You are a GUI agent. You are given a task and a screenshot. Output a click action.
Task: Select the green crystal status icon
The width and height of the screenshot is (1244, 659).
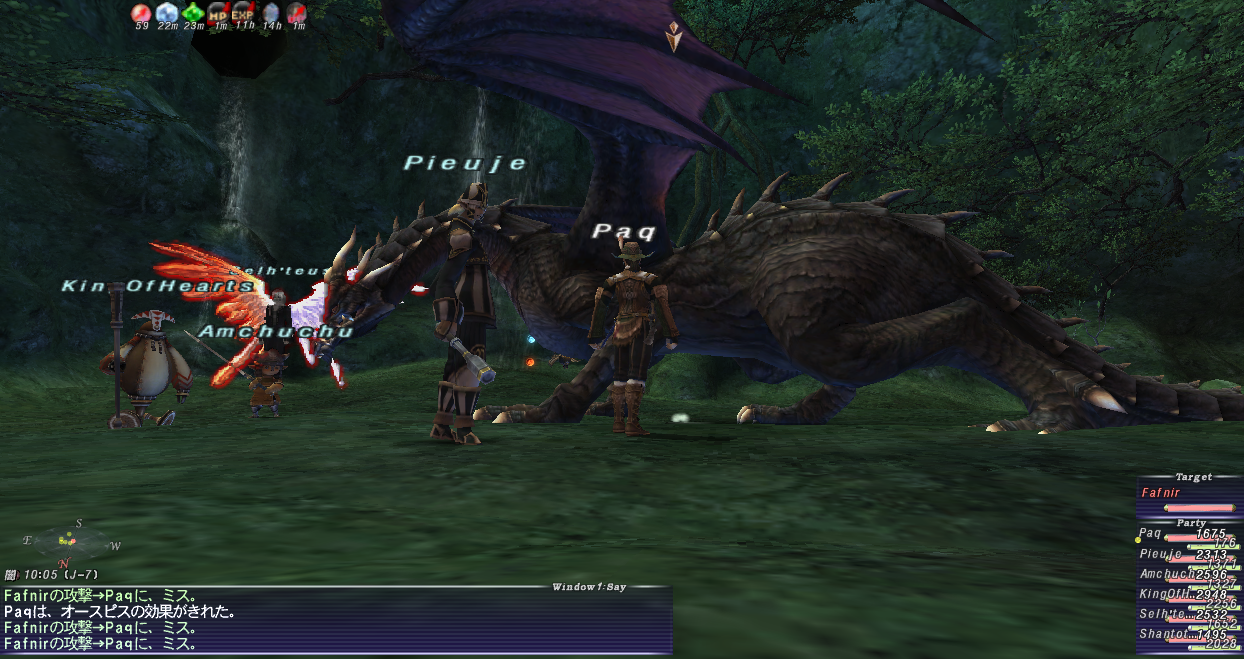click(x=193, y=13)
